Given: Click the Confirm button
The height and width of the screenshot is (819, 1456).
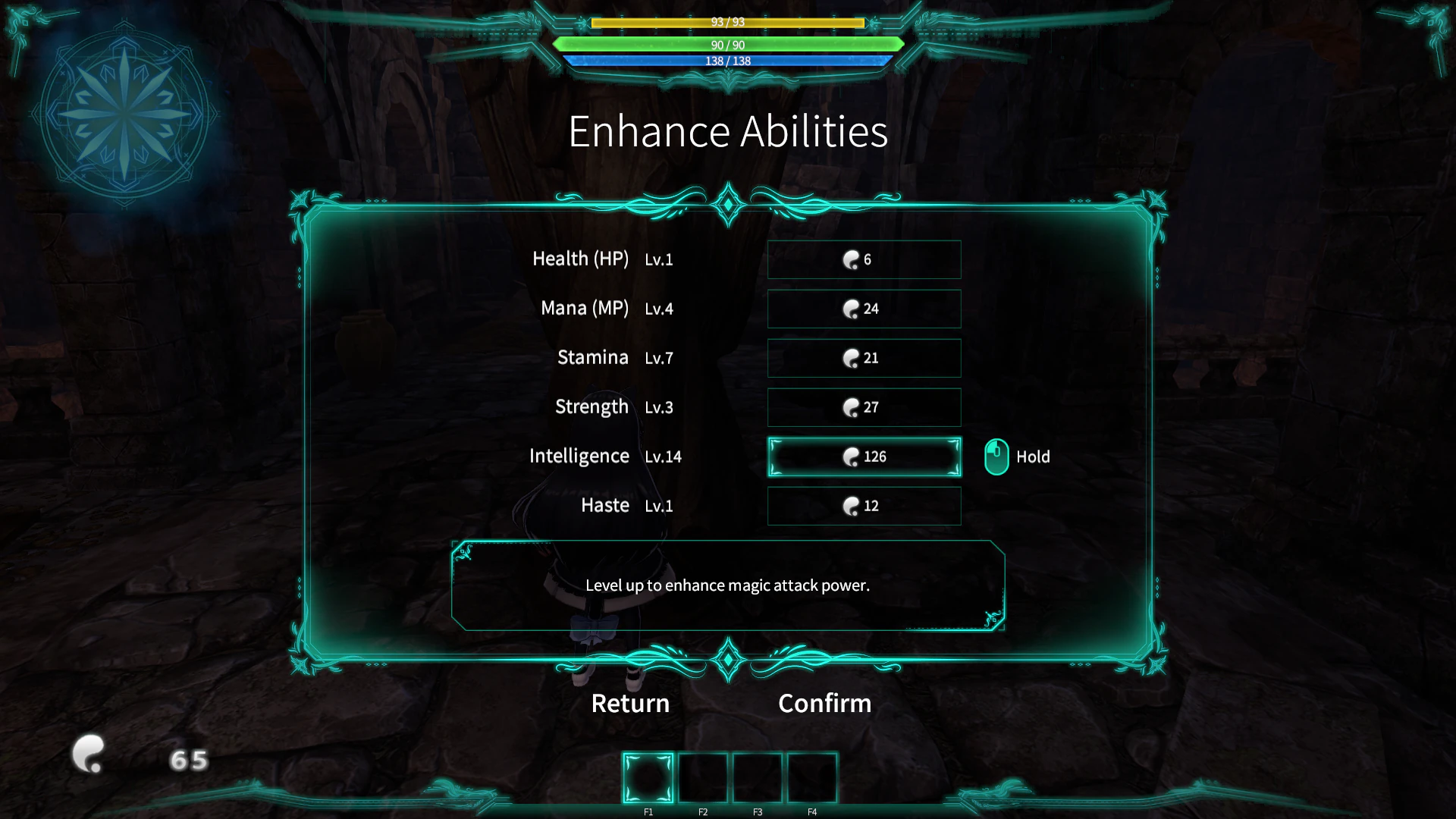Looking at the screenshot, I should [824, 703].
